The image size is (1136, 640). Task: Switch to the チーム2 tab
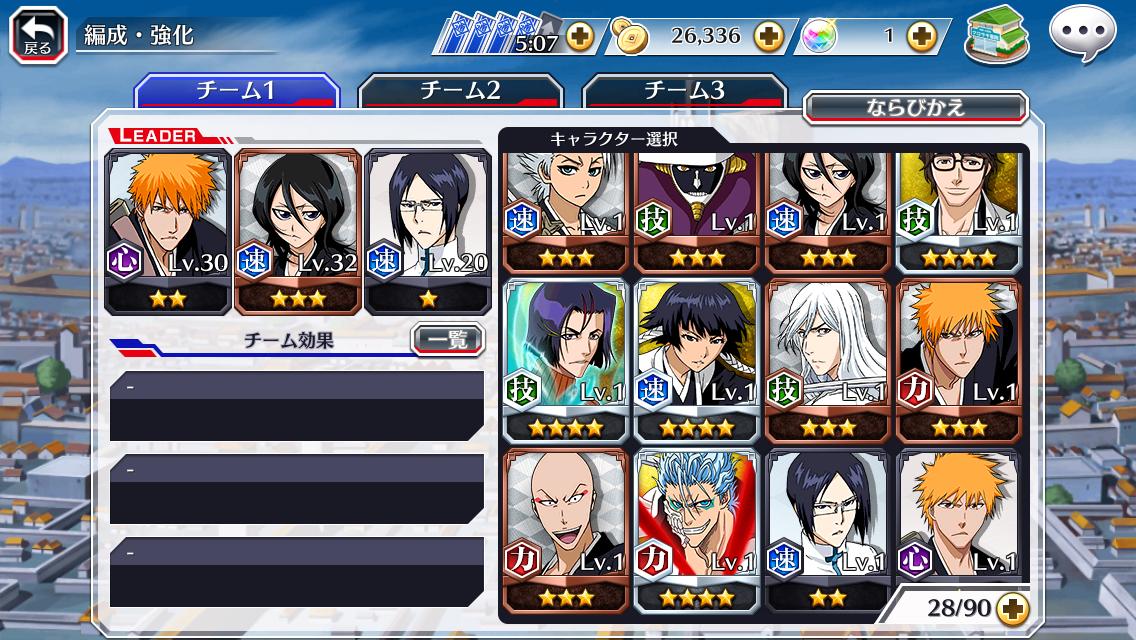[x=460, y=91]
